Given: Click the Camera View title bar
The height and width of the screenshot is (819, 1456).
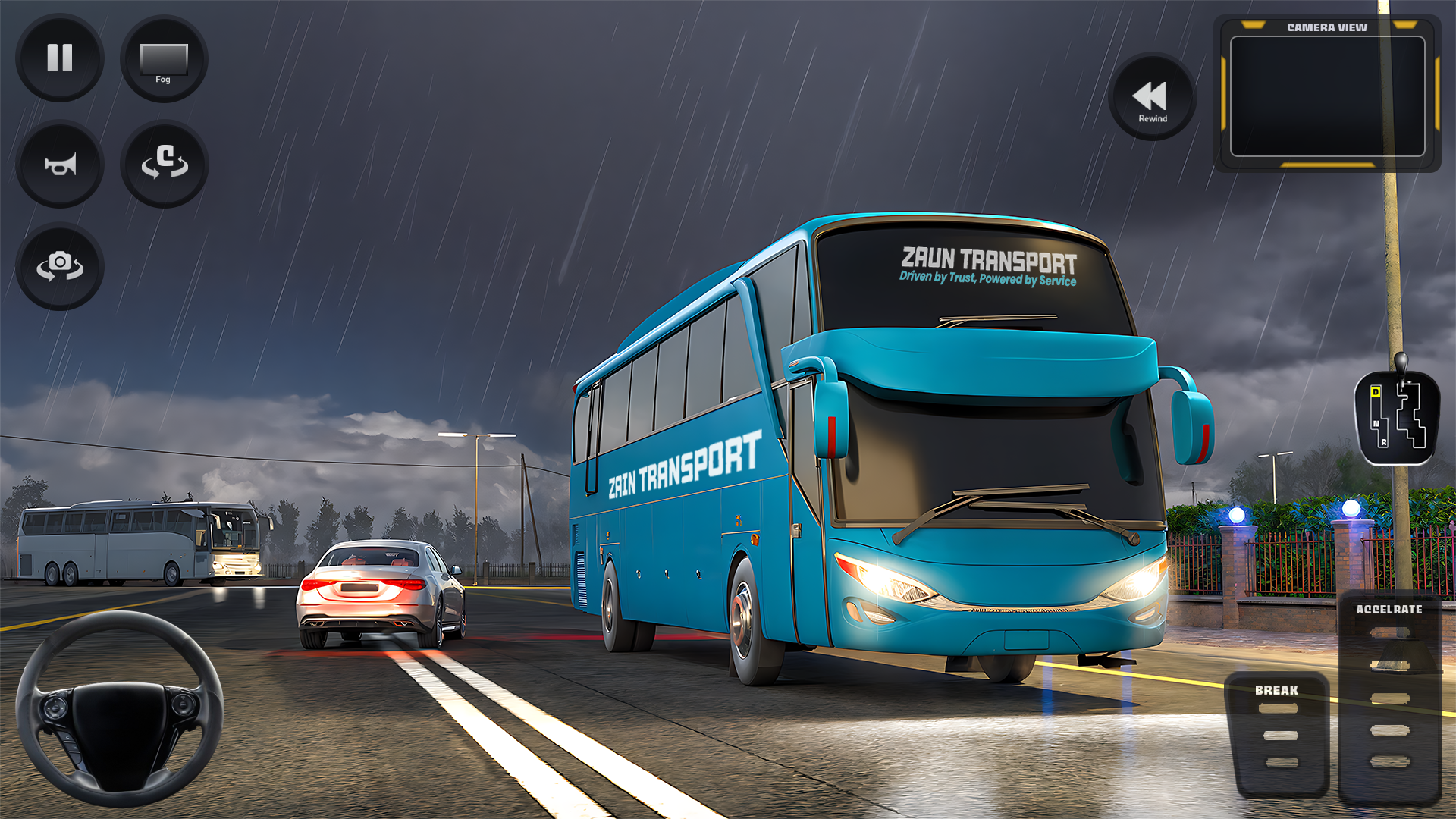Looking at the screenshot, I should [1327, 27].
